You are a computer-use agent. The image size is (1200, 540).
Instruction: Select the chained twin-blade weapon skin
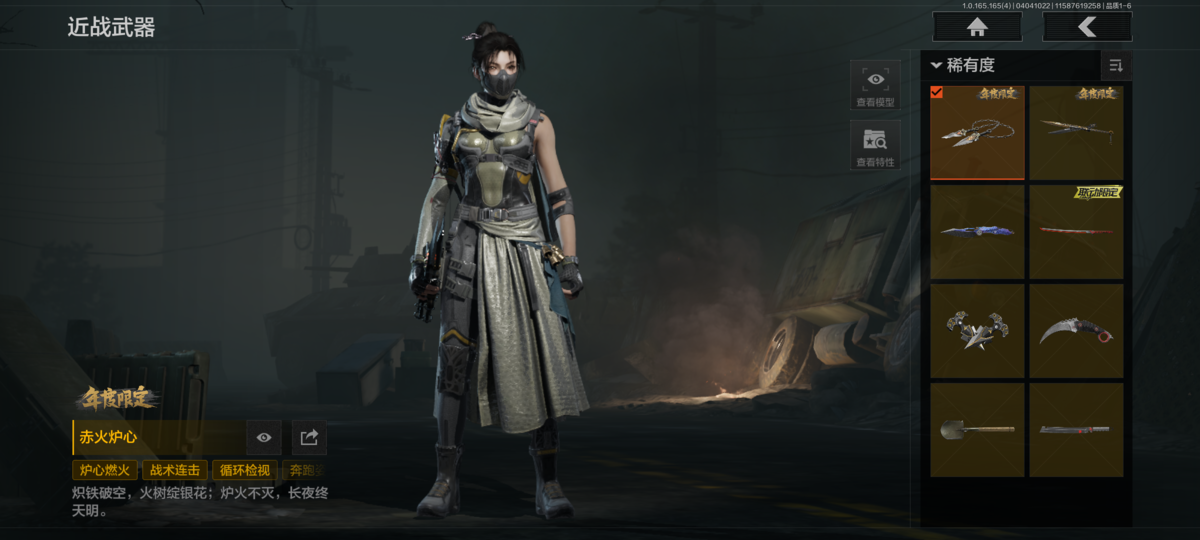977,133
